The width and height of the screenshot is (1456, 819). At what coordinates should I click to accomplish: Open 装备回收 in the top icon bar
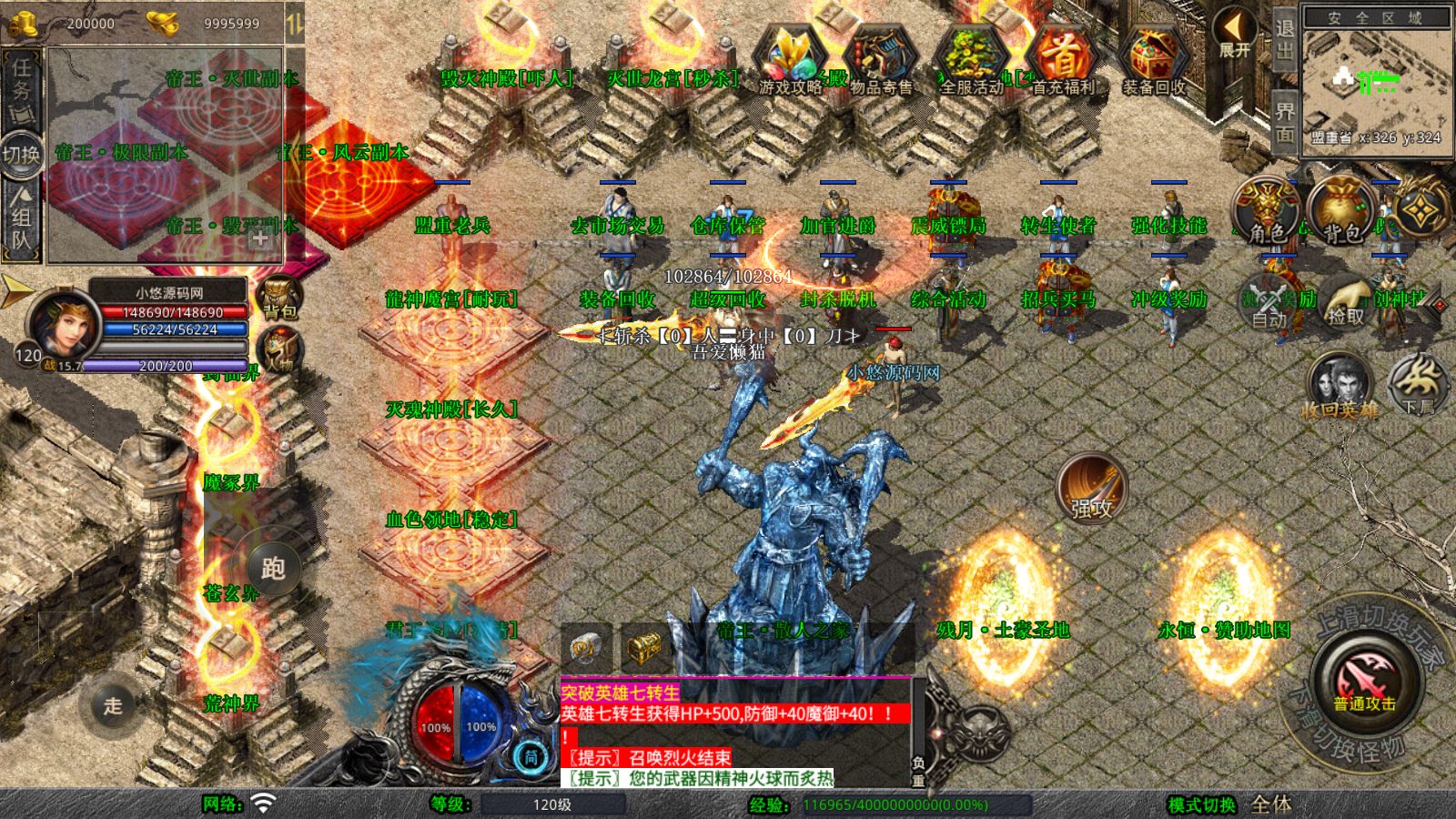pyautogui.click(x=1153, y=60)
